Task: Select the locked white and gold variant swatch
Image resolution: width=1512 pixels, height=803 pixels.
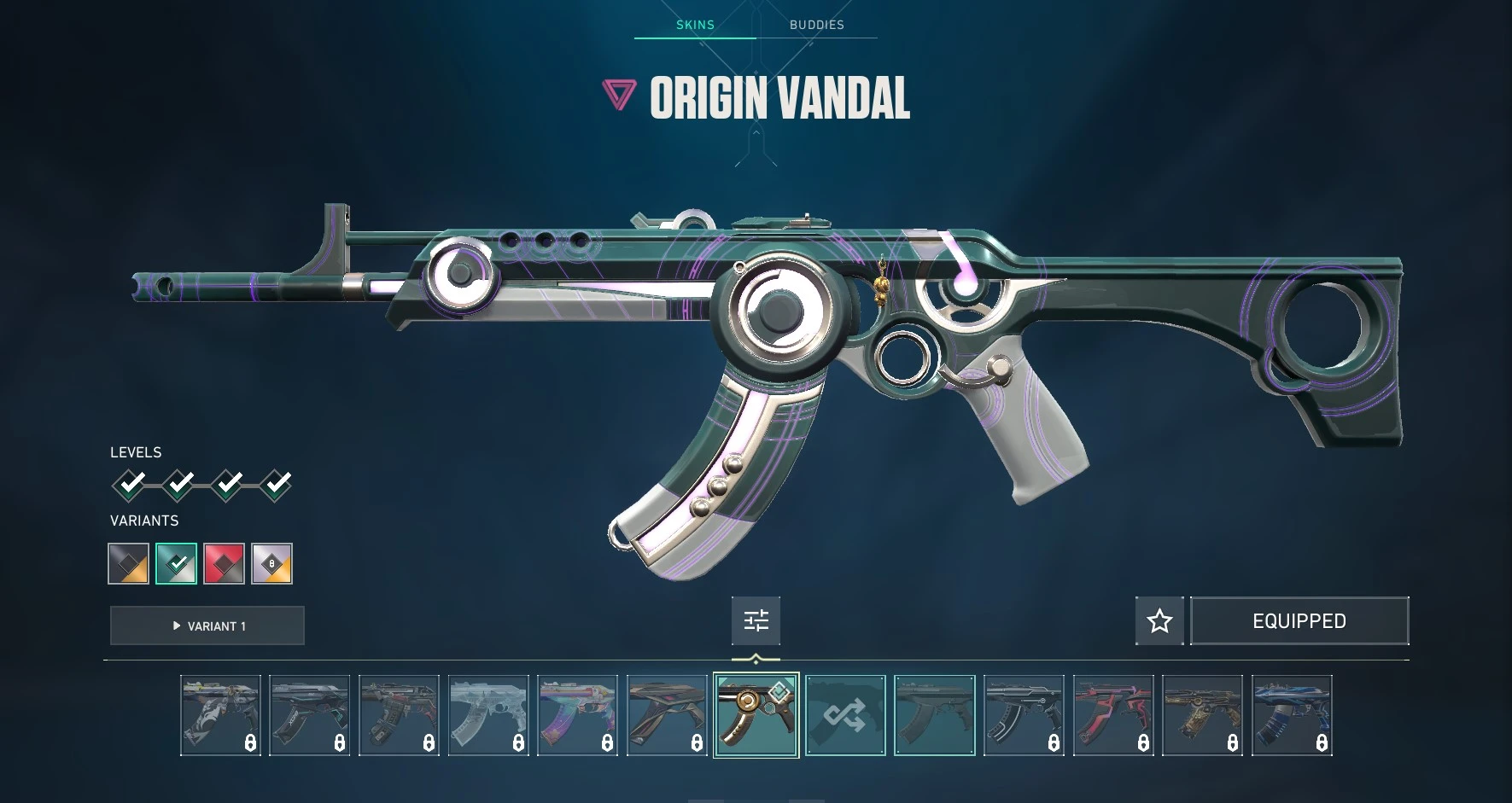Action: point(272,564)
